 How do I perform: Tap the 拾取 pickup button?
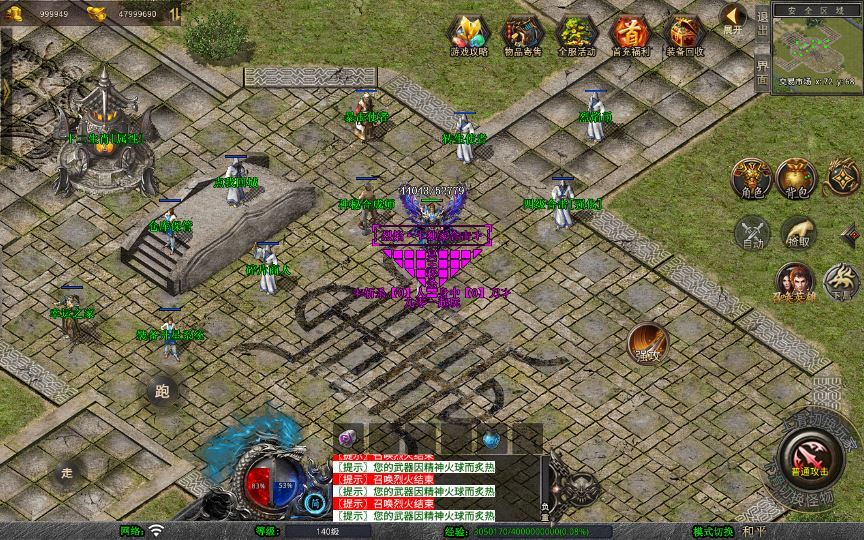coord(797,232)
